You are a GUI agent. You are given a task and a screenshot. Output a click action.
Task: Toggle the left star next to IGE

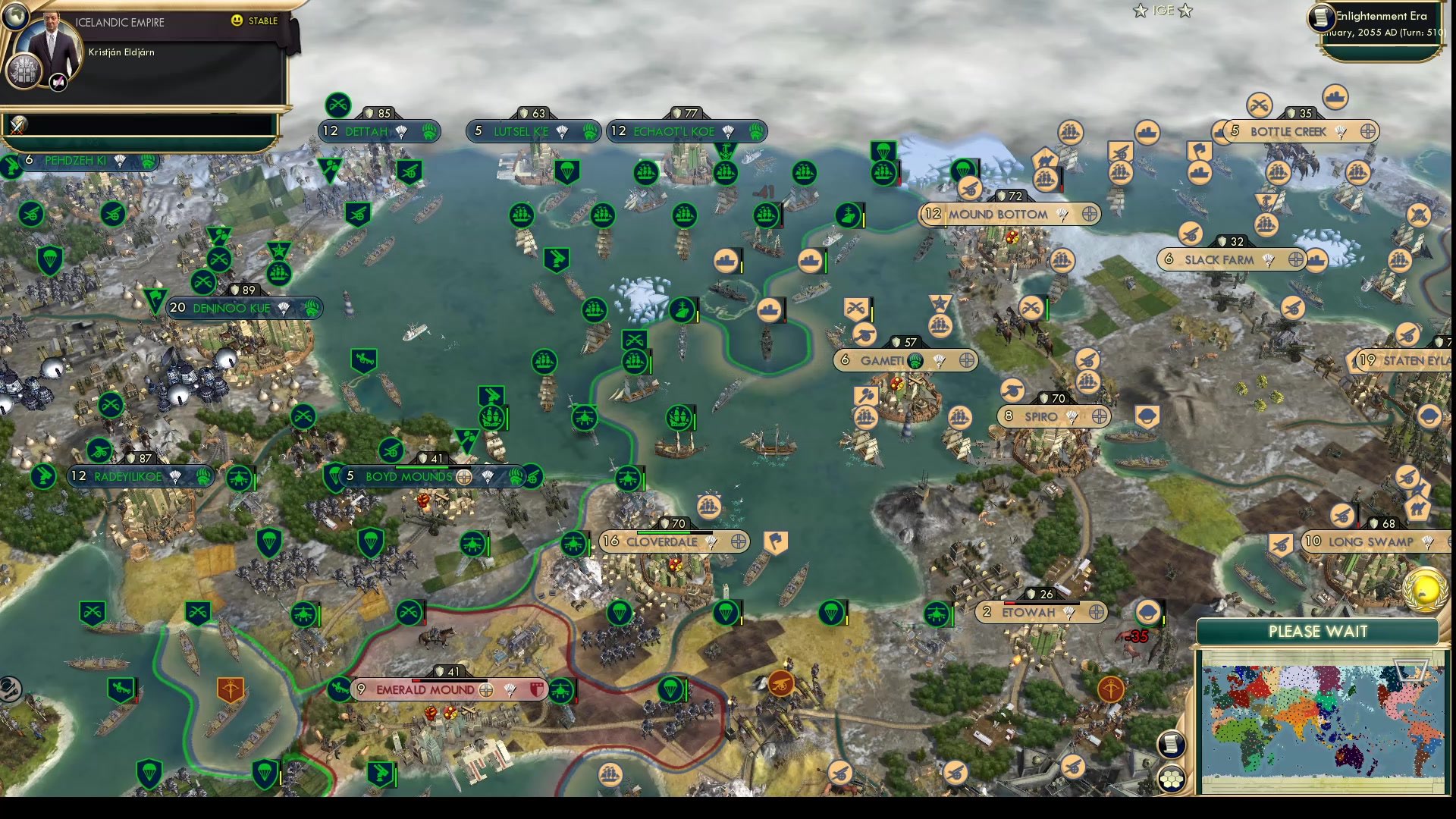tap(1139, 11)
